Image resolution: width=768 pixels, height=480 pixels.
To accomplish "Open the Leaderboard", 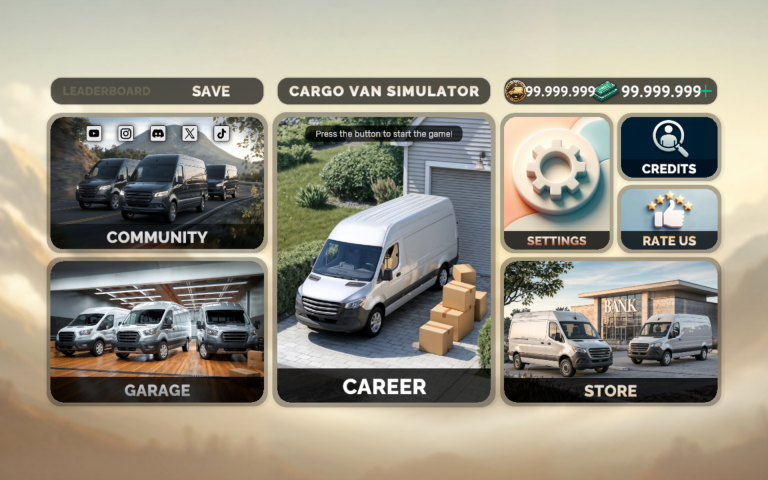I will tap(107, 91).
